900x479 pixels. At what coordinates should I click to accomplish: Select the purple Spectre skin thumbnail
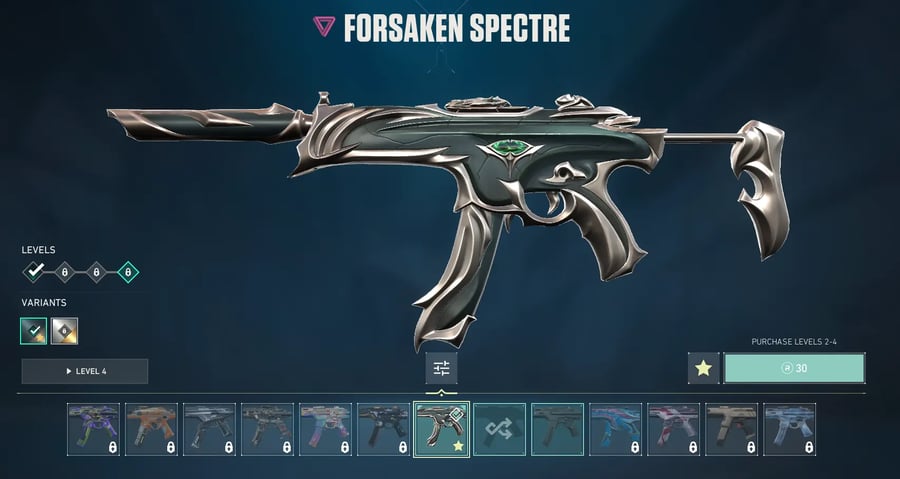[93, 429]
